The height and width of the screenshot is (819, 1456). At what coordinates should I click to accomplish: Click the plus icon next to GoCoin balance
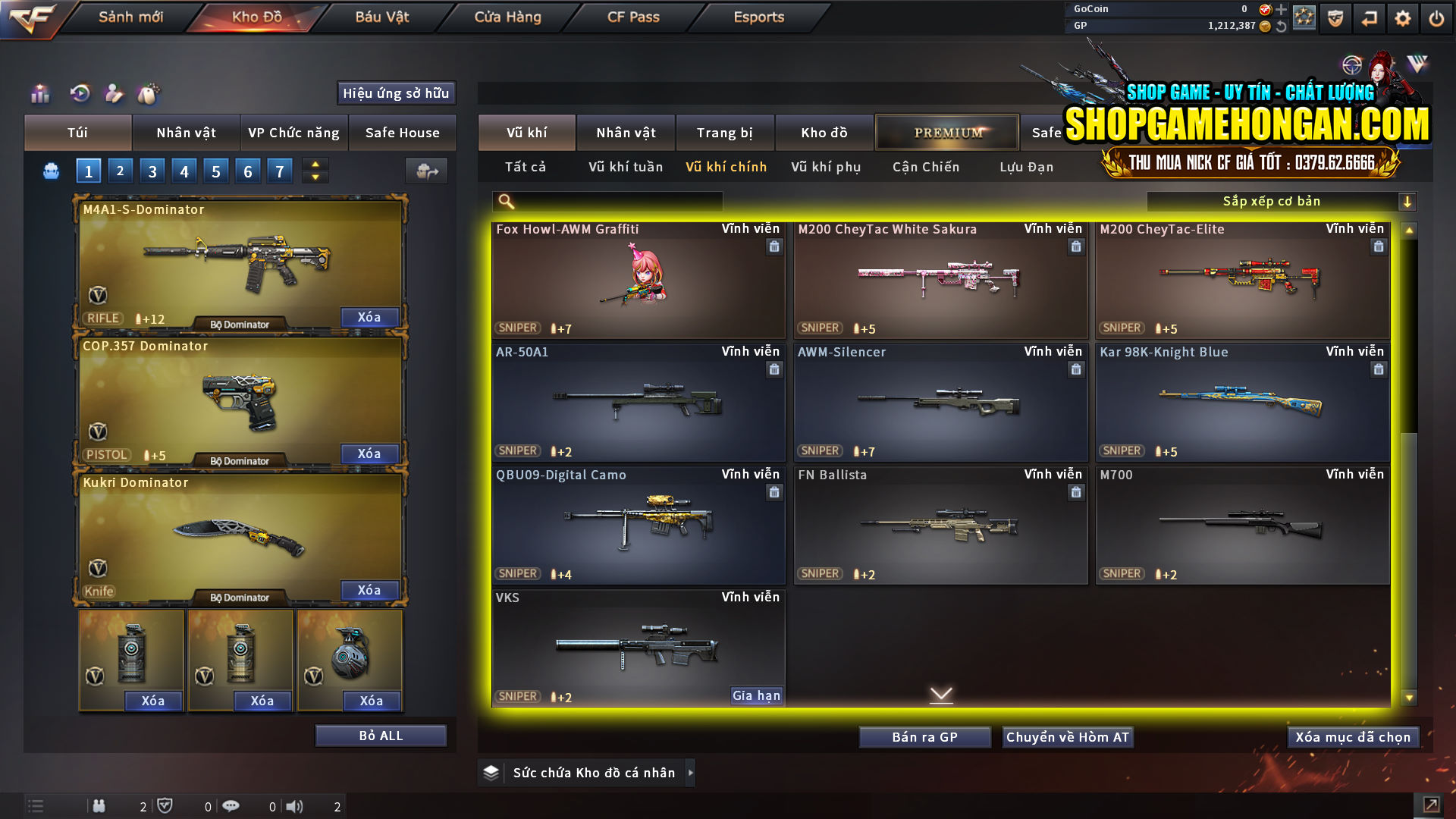point(1280,9)
